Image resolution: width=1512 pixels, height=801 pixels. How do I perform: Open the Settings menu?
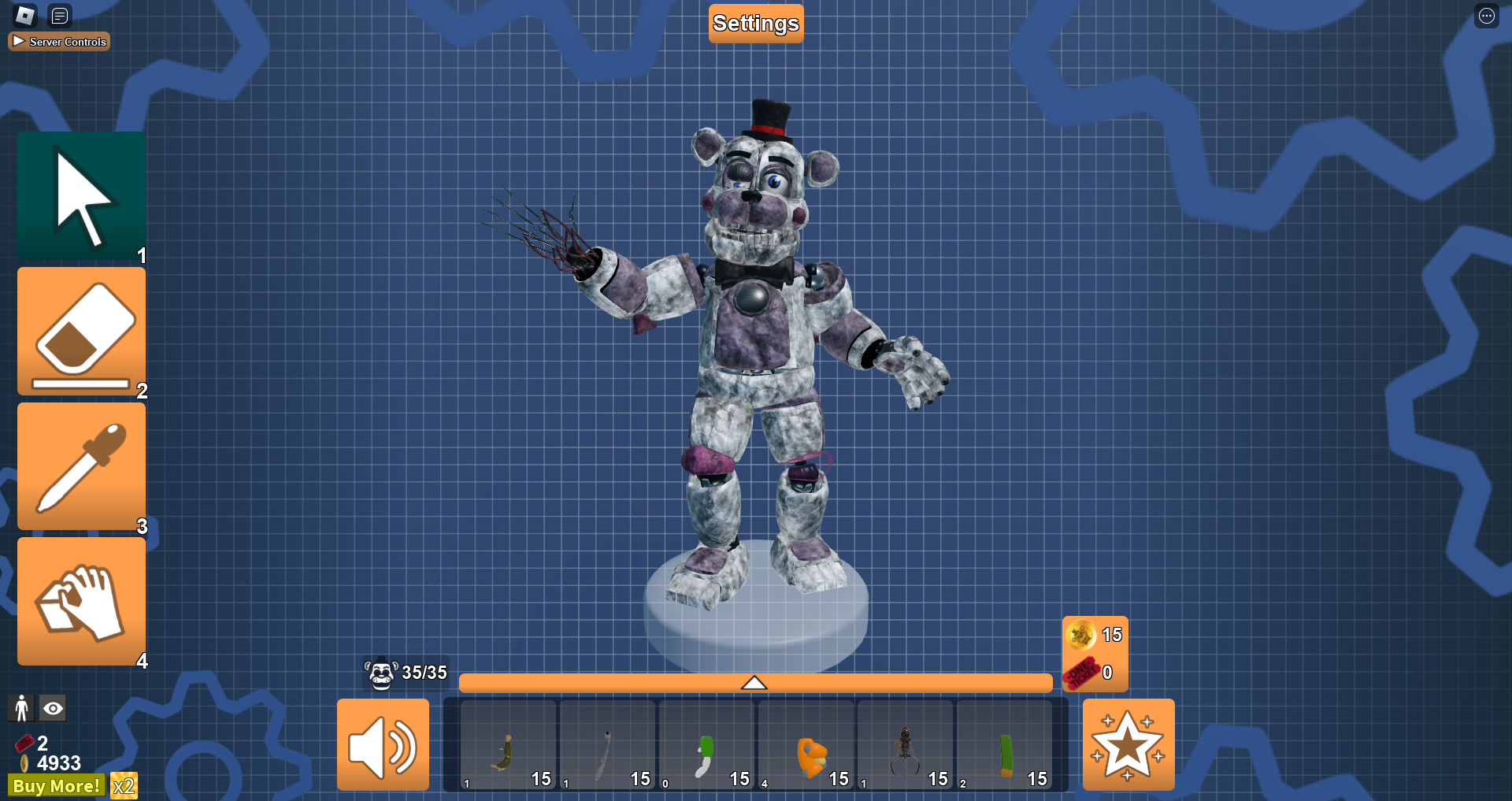coord(755,23)
